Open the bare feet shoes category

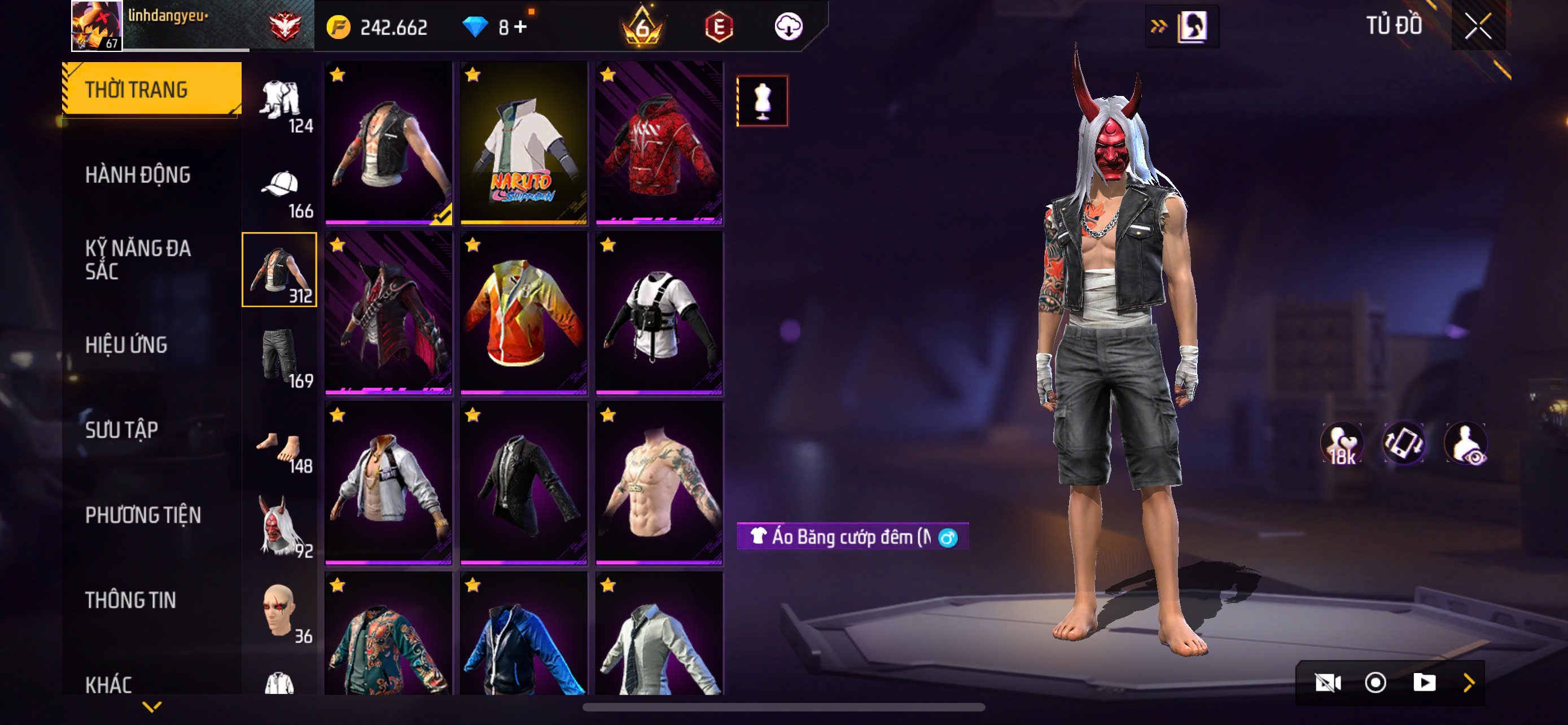click(x=280, y=448)
